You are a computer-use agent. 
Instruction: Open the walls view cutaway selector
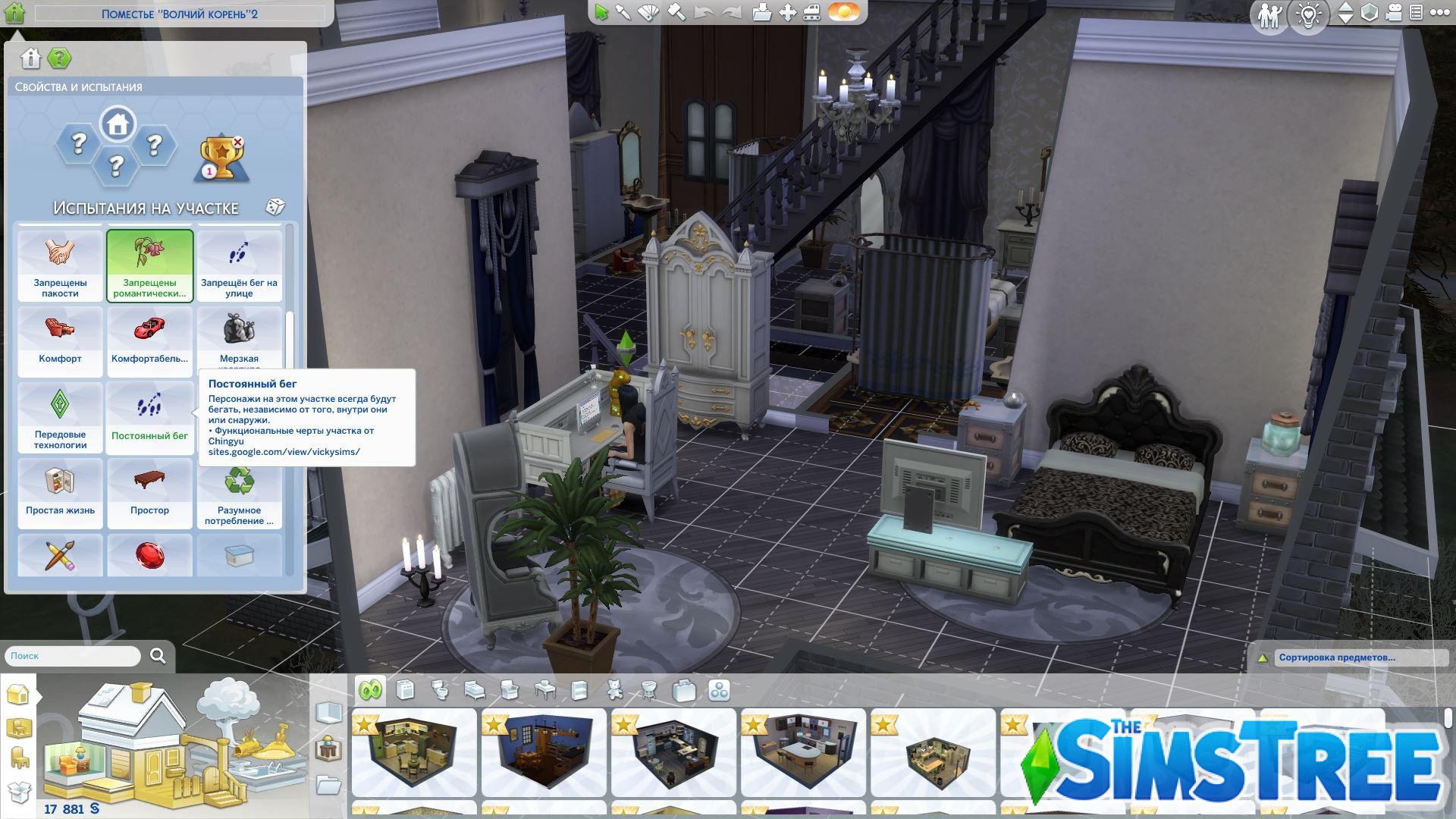click(x=1368, y=12)
